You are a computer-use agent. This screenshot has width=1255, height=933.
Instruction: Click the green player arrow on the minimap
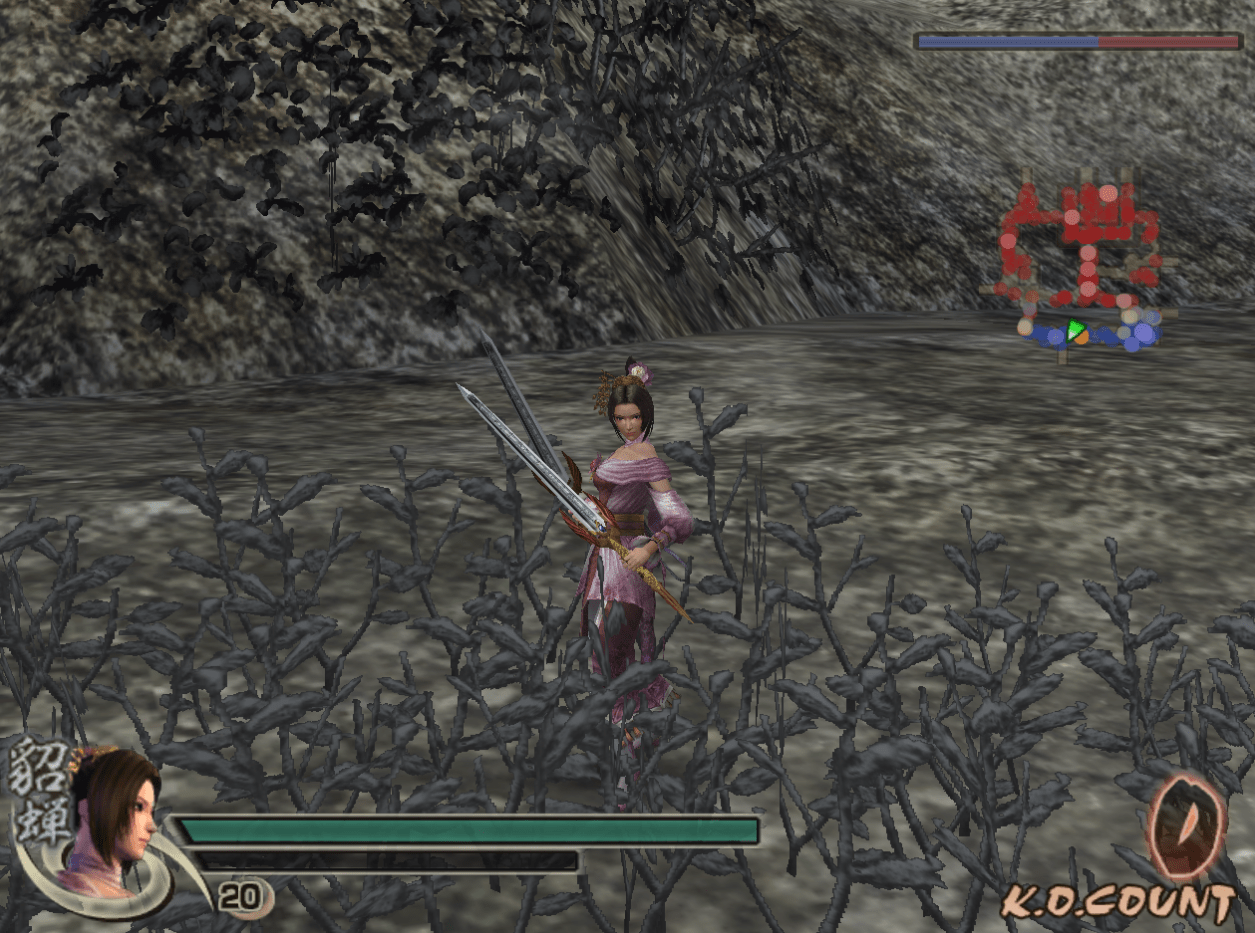(x=1075, y=331)
